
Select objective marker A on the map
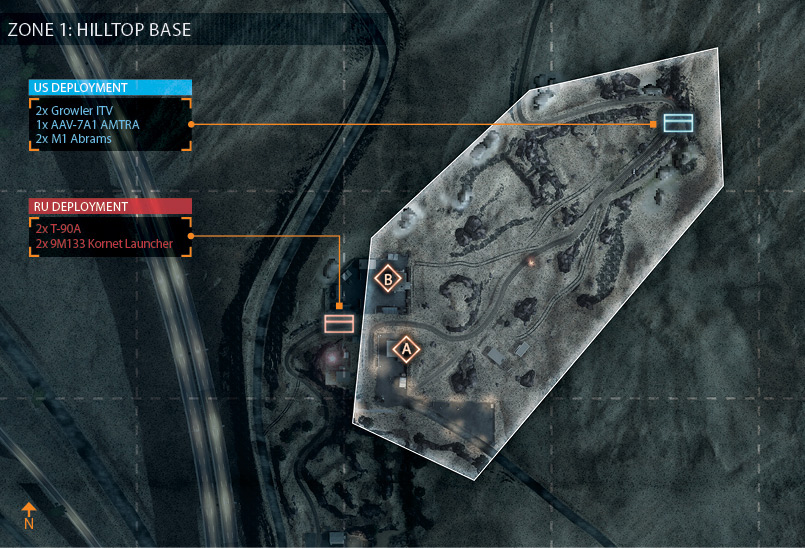405,349
